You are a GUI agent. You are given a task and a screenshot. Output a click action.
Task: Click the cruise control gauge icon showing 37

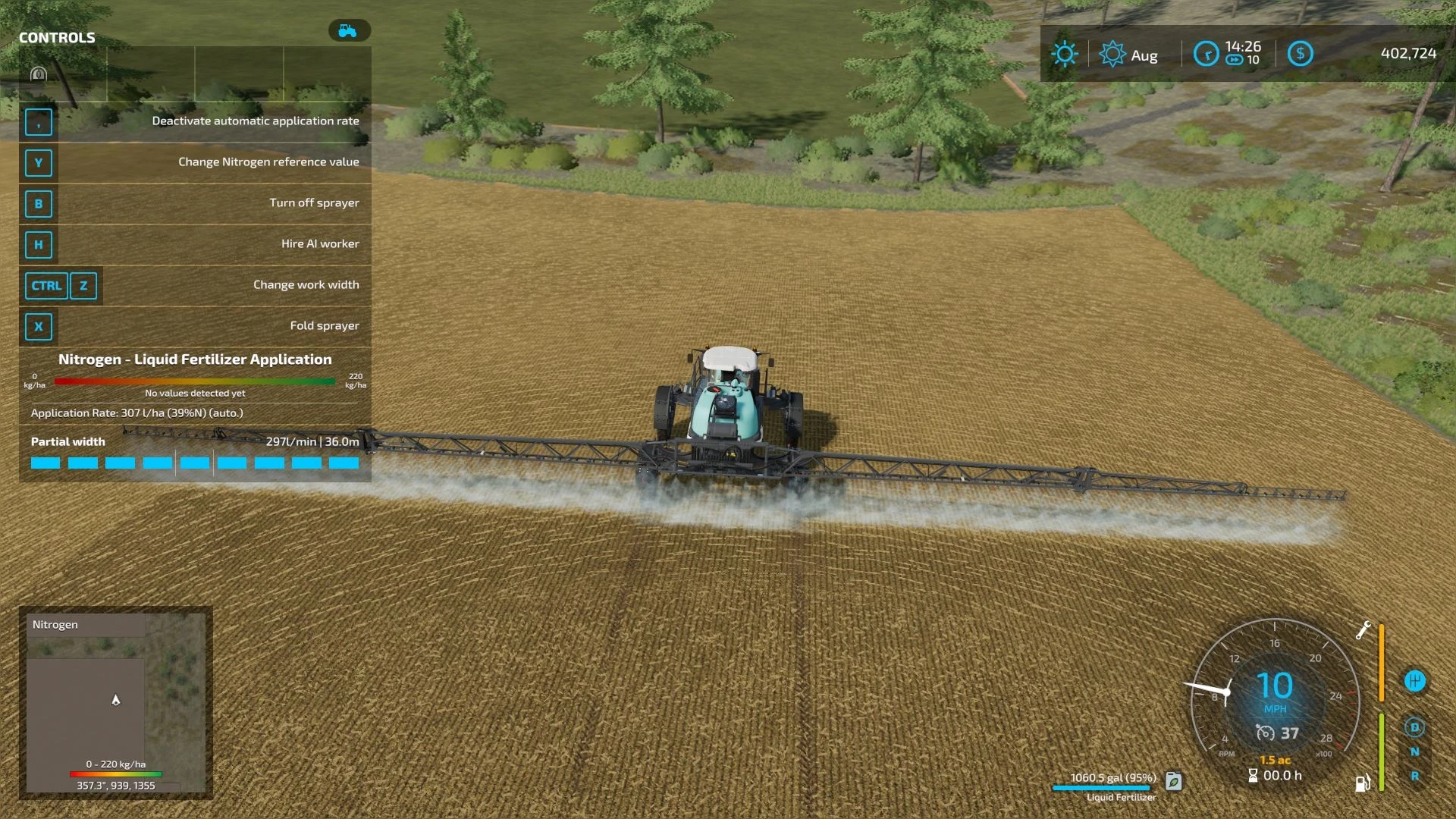coord(1266,733)
